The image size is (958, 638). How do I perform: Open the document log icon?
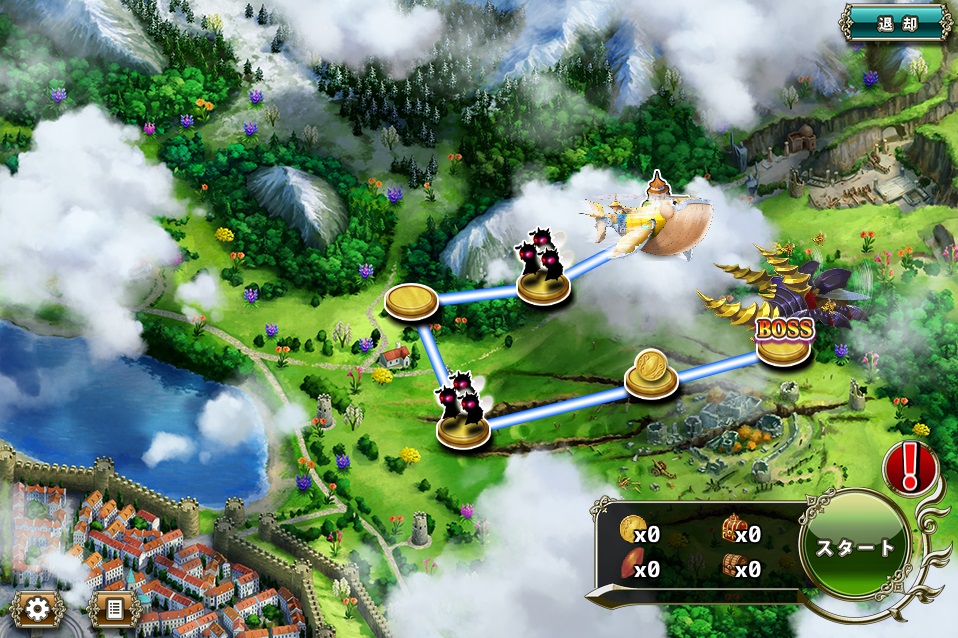point(113,607)
